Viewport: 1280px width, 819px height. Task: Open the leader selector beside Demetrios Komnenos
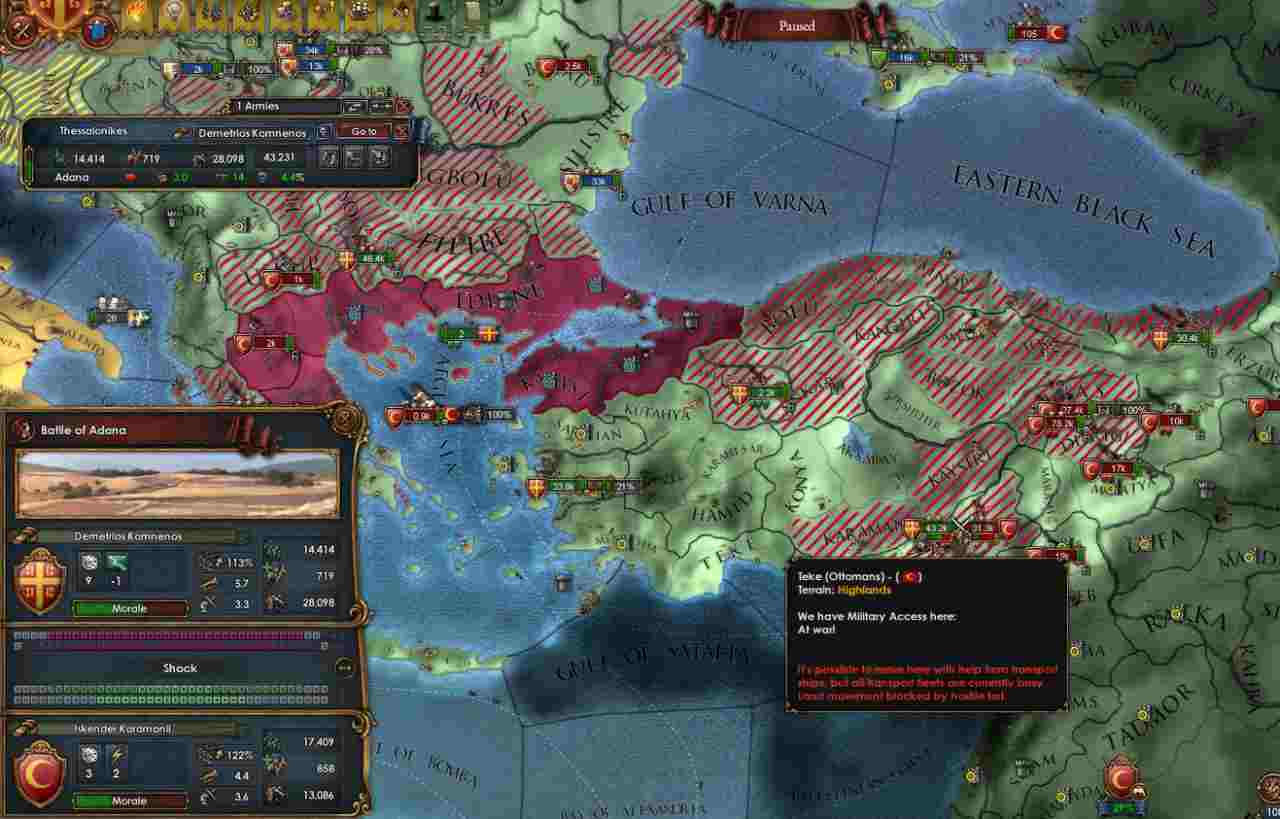click(x=324, y=131)
